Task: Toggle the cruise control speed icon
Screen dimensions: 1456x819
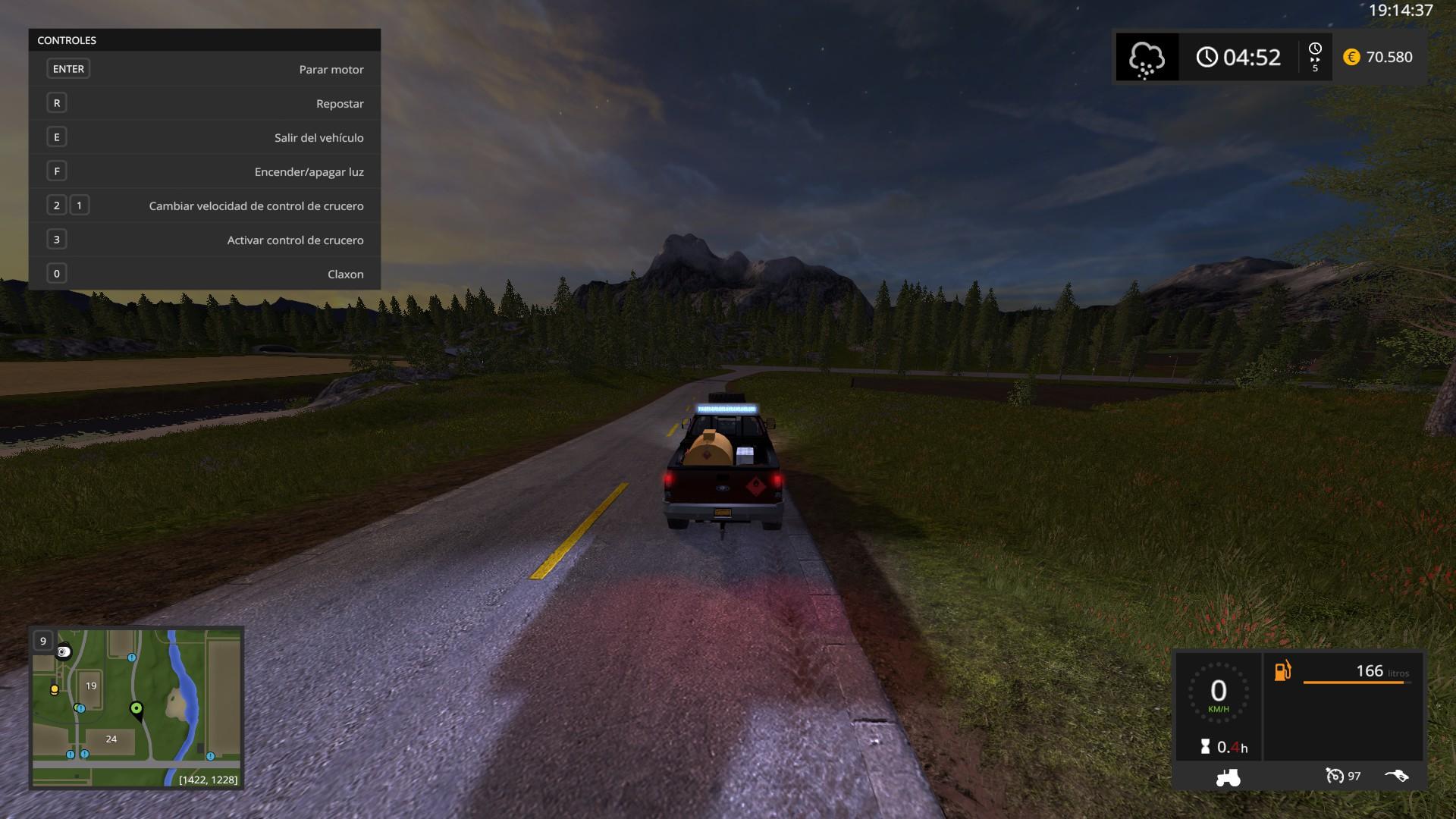Action: click(1335, 776)
